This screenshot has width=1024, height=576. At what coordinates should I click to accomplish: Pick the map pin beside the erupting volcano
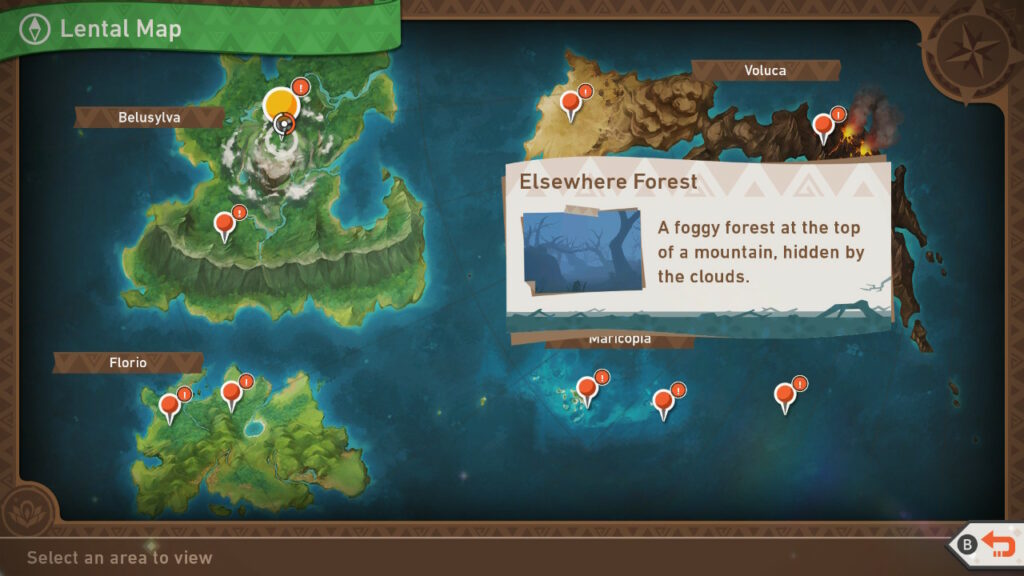coord(823,126)
